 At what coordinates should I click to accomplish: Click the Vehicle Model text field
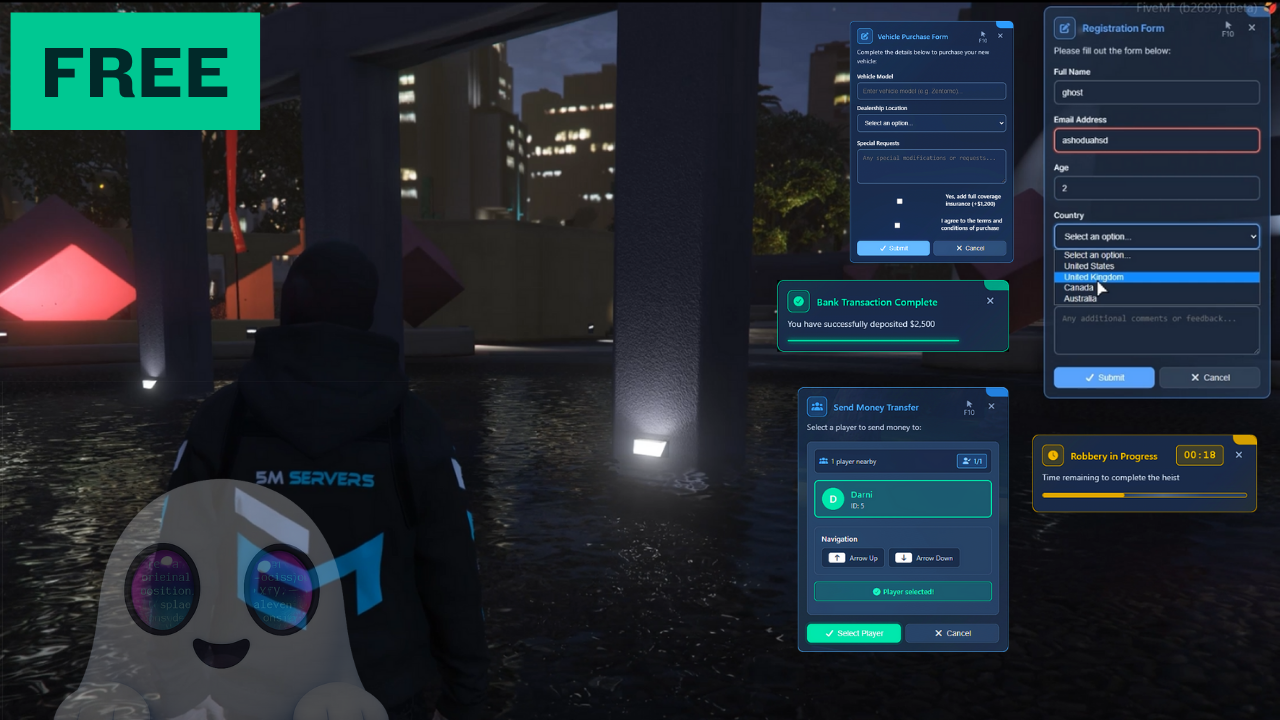[x=931, y=91]
